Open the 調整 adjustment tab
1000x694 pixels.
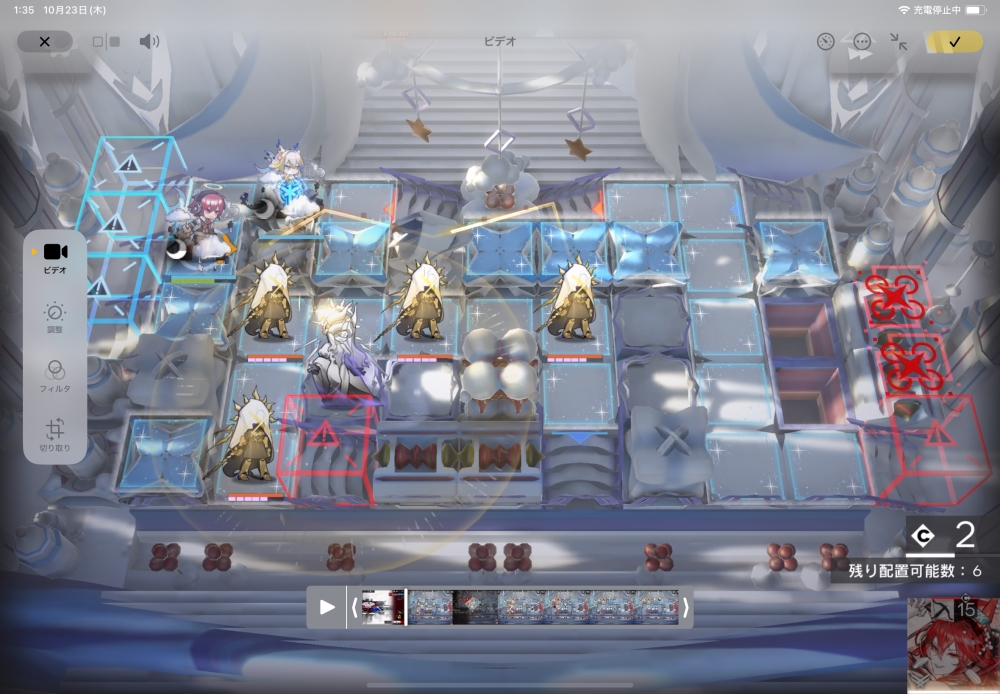point(55,317)
